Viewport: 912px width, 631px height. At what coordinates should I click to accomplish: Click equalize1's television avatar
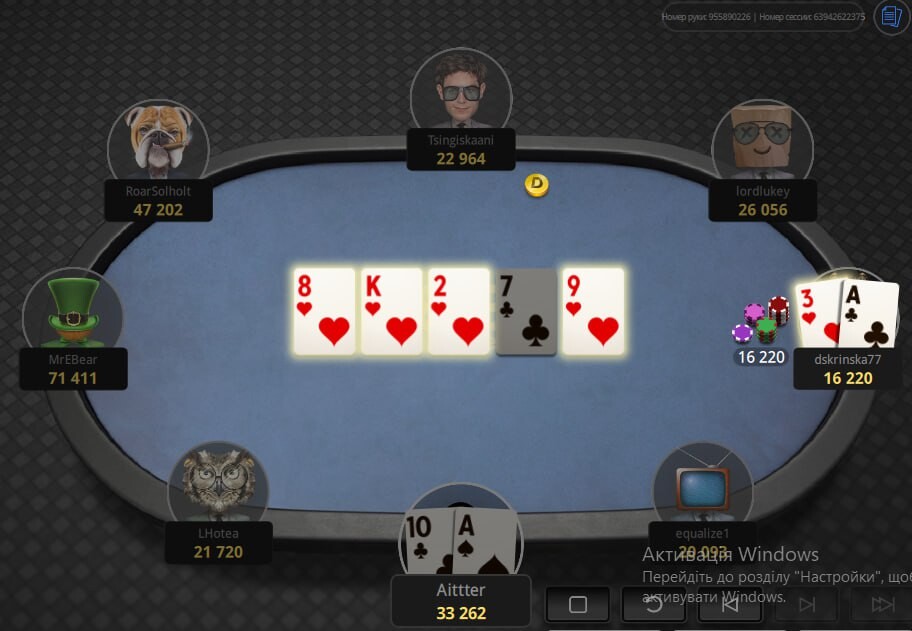point(702,485)
